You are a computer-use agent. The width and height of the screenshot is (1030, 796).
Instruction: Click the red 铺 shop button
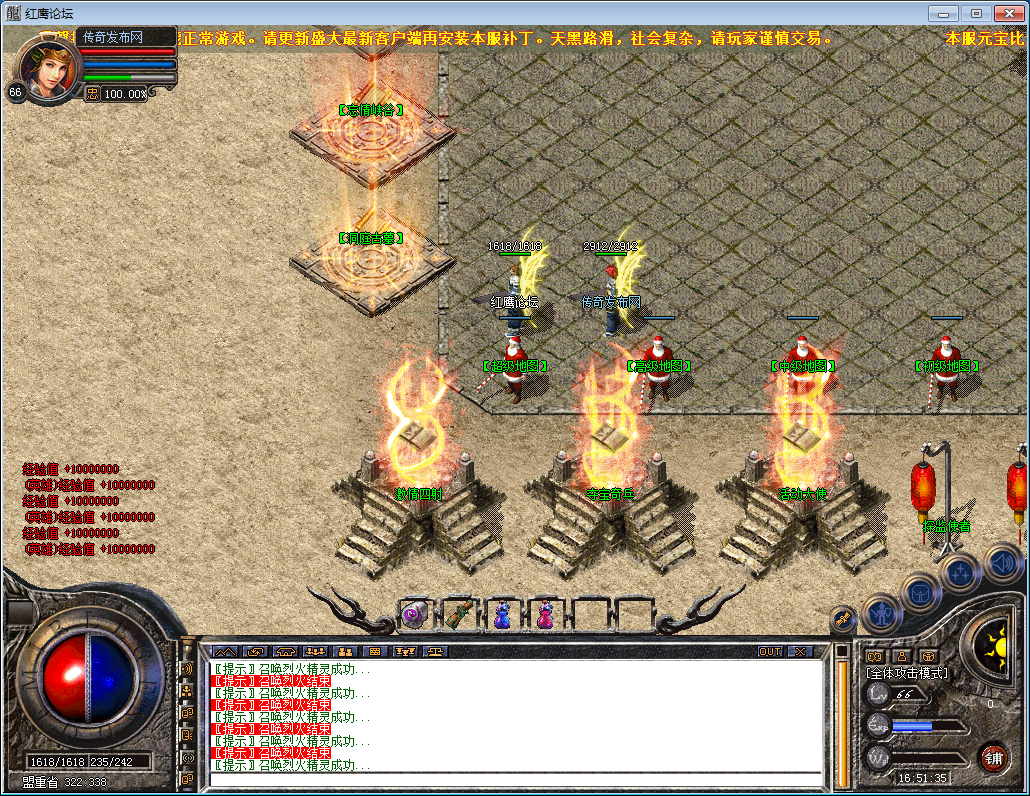coord(993,757)
